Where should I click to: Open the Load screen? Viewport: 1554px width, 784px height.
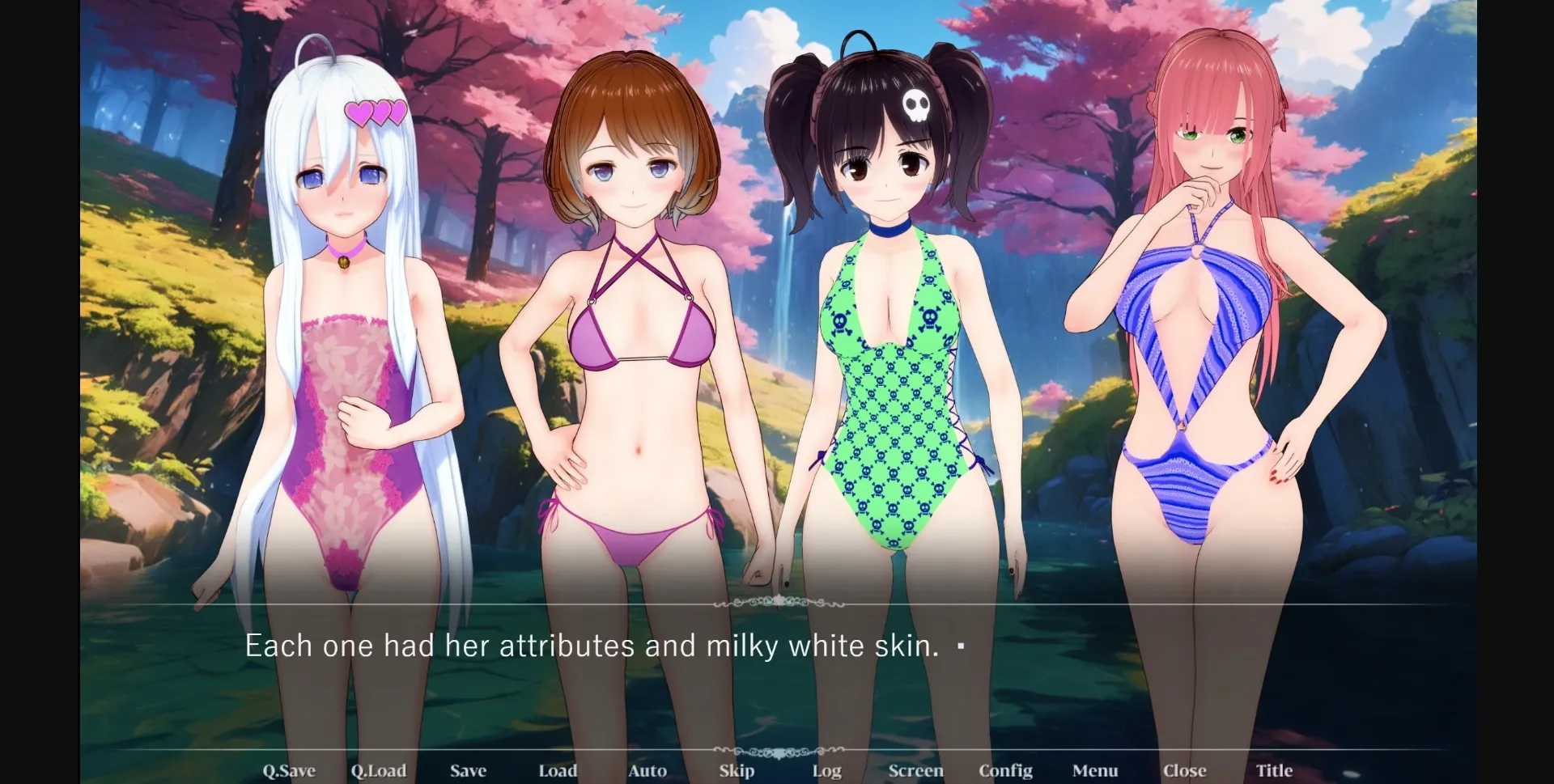click(558, 771)
